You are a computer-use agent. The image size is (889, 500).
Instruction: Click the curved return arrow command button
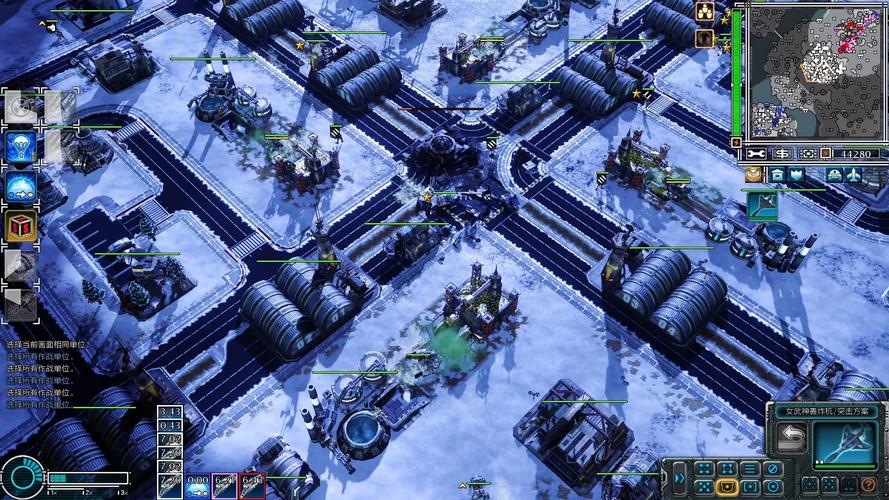coord(790,439)
